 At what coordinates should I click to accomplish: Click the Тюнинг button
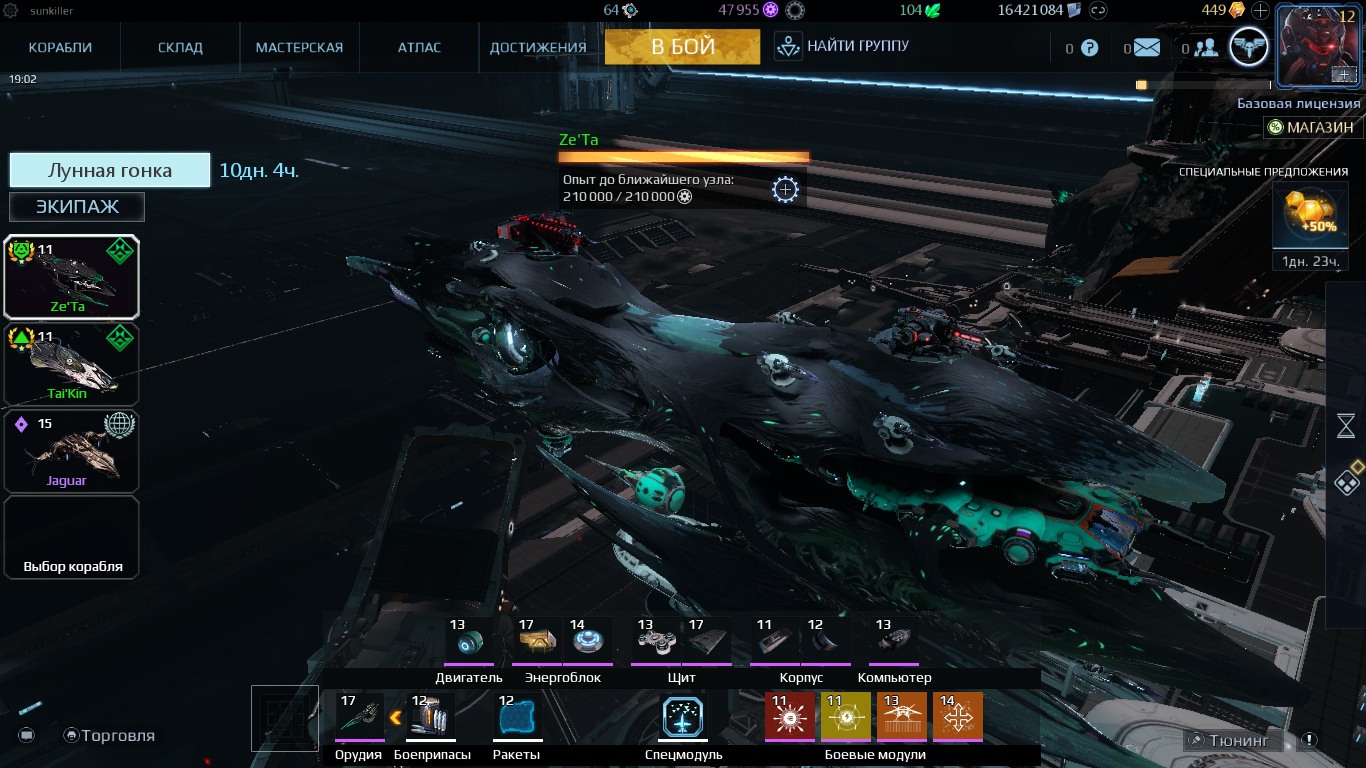1236,740
